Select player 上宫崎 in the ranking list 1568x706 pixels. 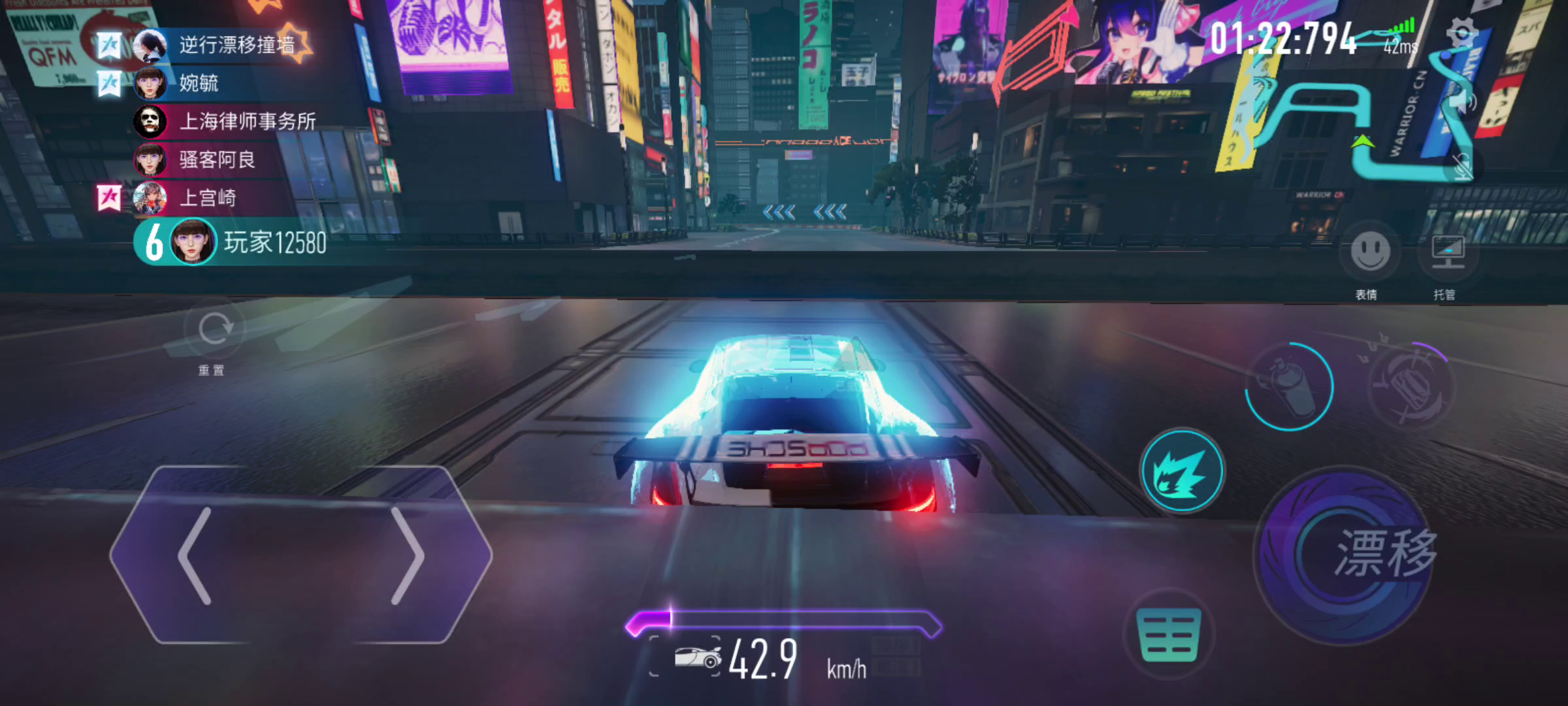(208, 198)
